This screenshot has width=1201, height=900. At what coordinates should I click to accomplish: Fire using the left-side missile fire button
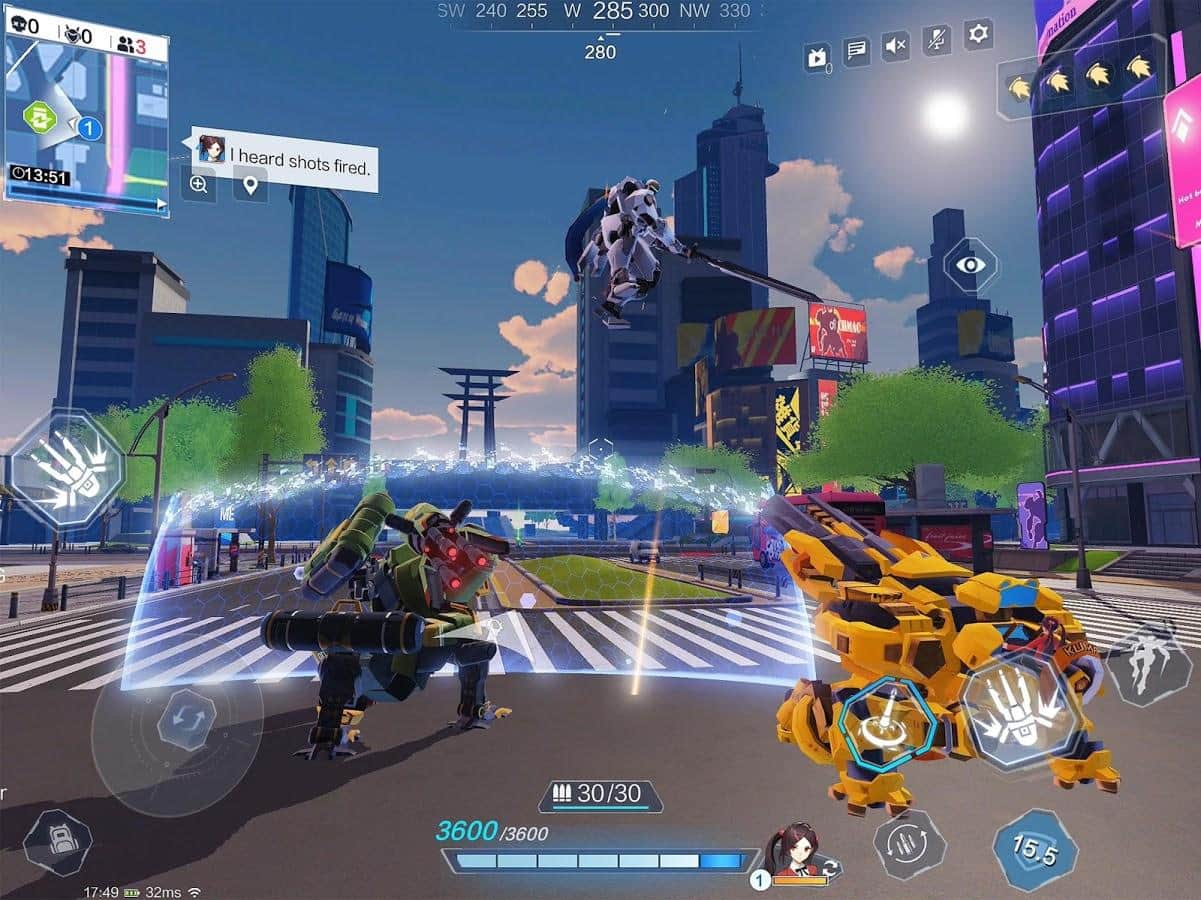[66, 466]
